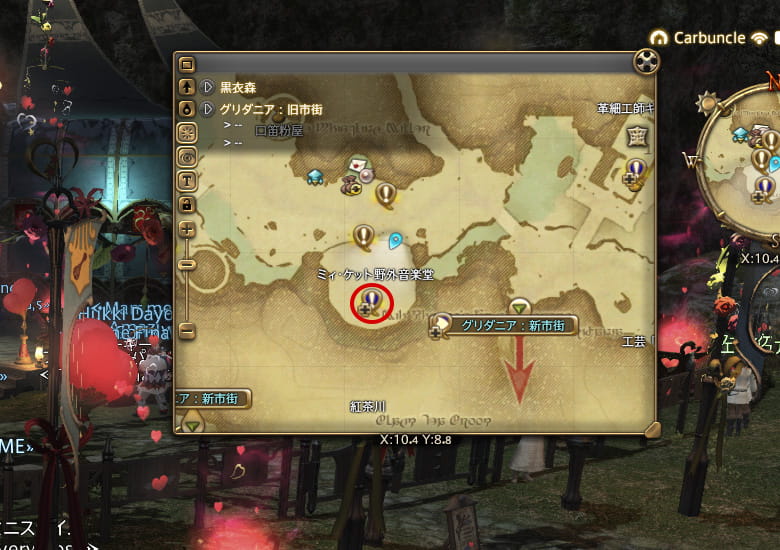Screen dimensions: 780x550
Task: Select the blue aetheryte crystal icon on the map
Action: (315, 176)
